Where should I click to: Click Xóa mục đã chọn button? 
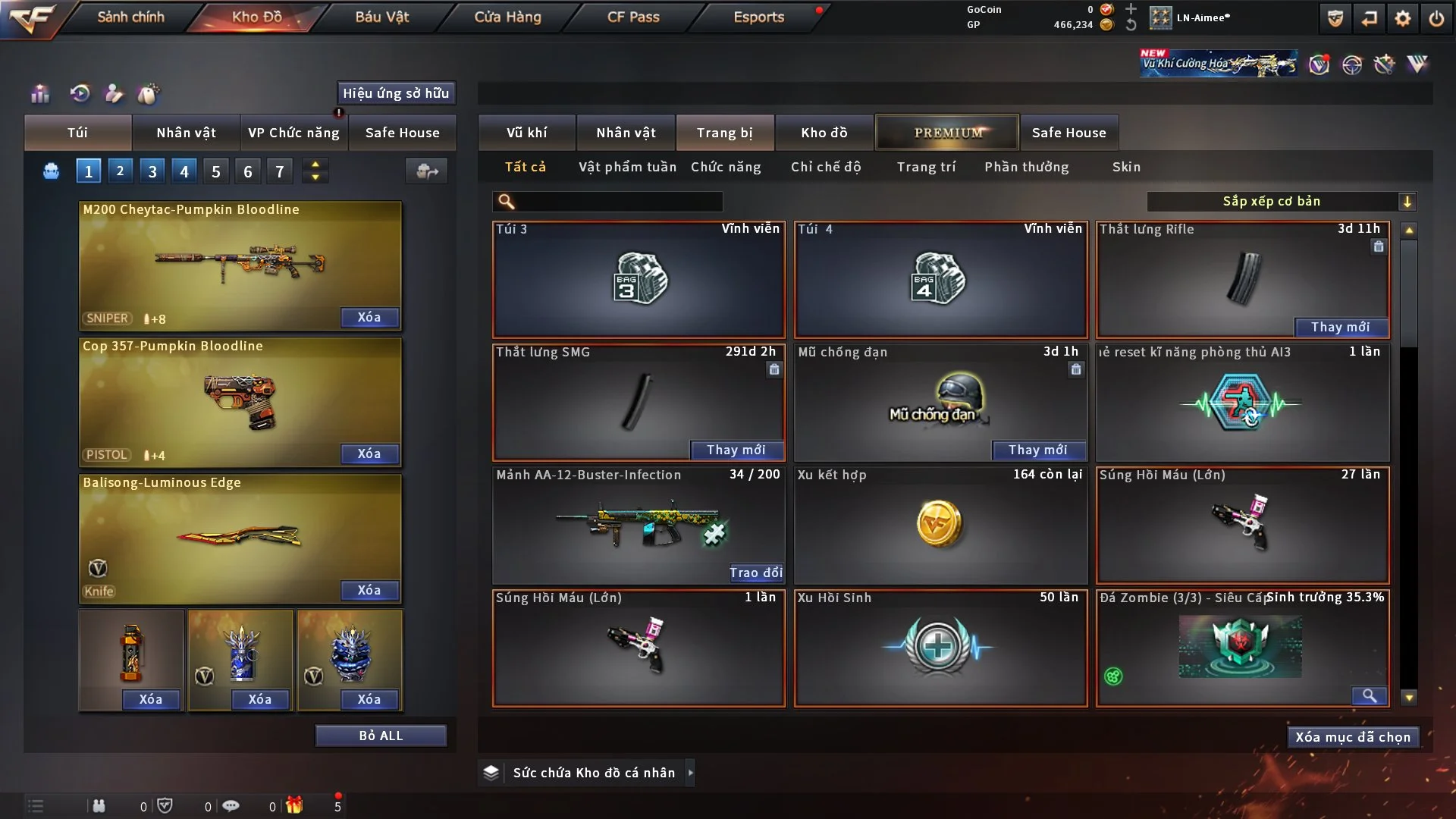[x=1353, y=737]
